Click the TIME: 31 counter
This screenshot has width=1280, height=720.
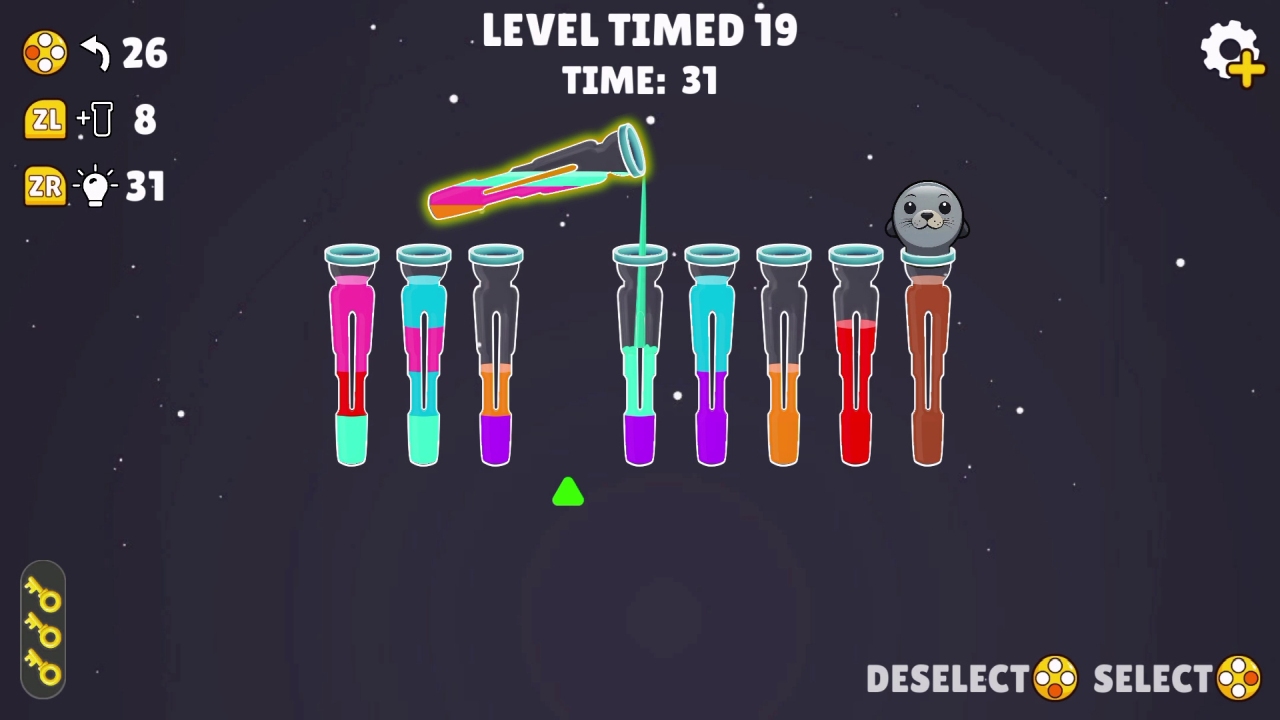640,81
